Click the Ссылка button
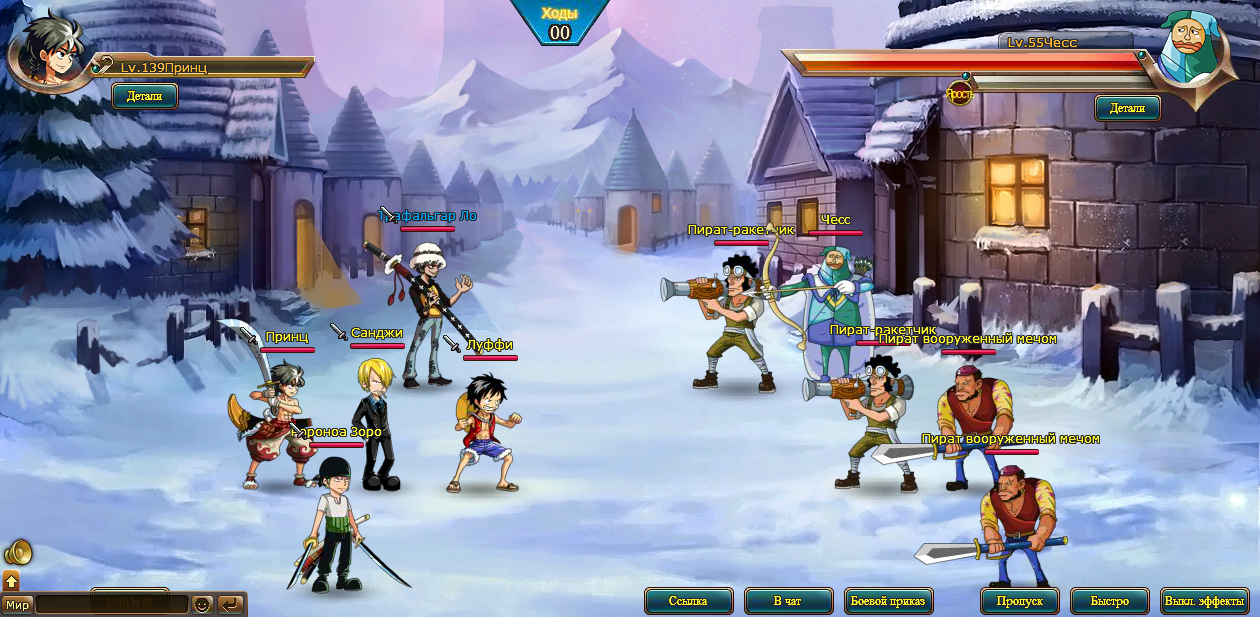This screenshot has width=1260, height=617. (x=688, y=601)
